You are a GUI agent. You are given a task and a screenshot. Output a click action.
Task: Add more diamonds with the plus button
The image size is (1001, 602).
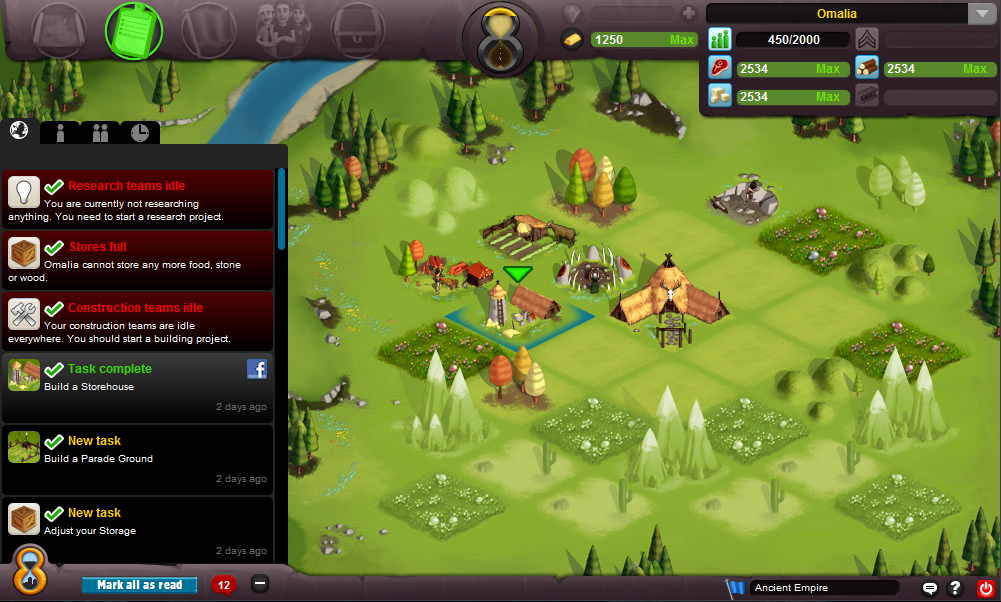(x=688, y=14)
